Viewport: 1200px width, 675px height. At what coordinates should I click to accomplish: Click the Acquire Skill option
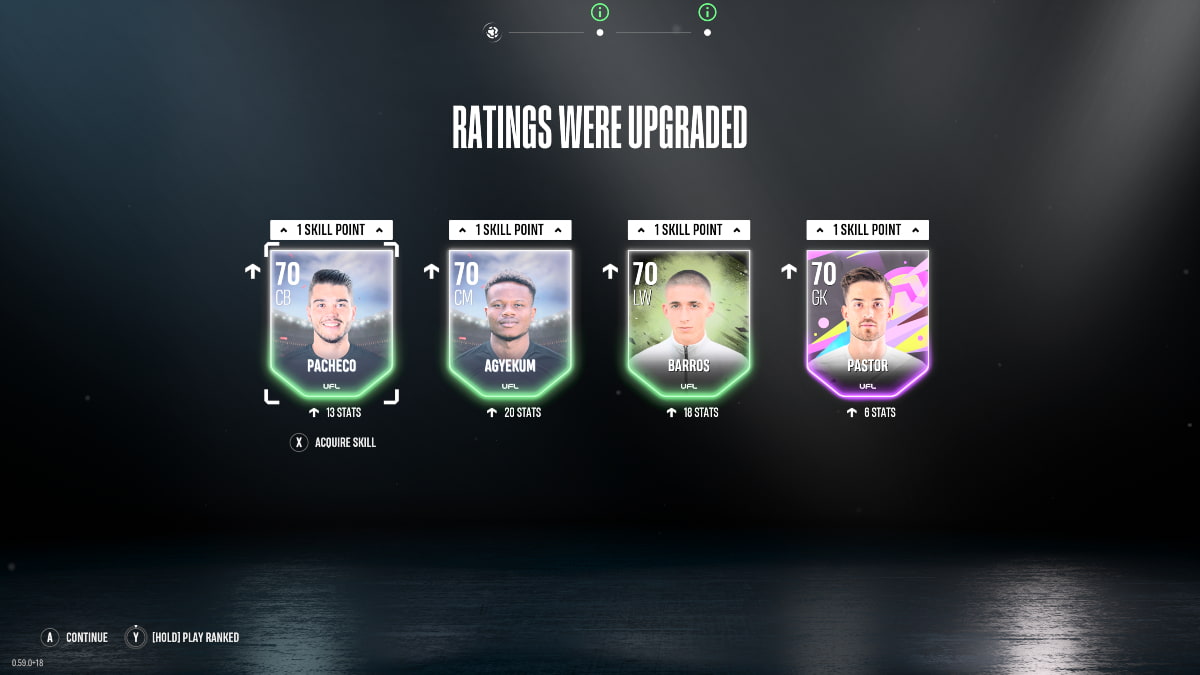(x=334, y=442)
